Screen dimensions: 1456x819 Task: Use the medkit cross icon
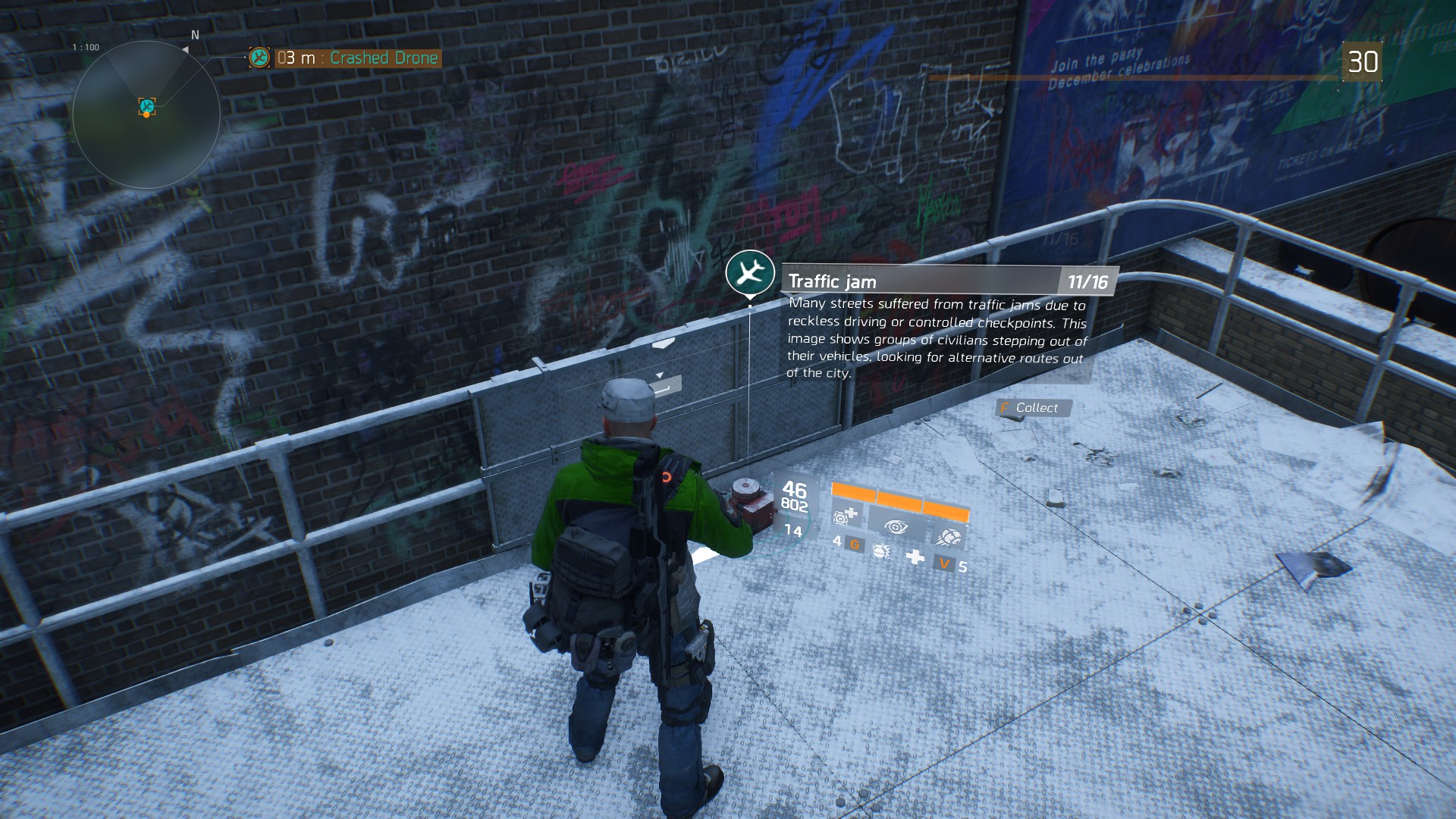(x=915, y=557)
